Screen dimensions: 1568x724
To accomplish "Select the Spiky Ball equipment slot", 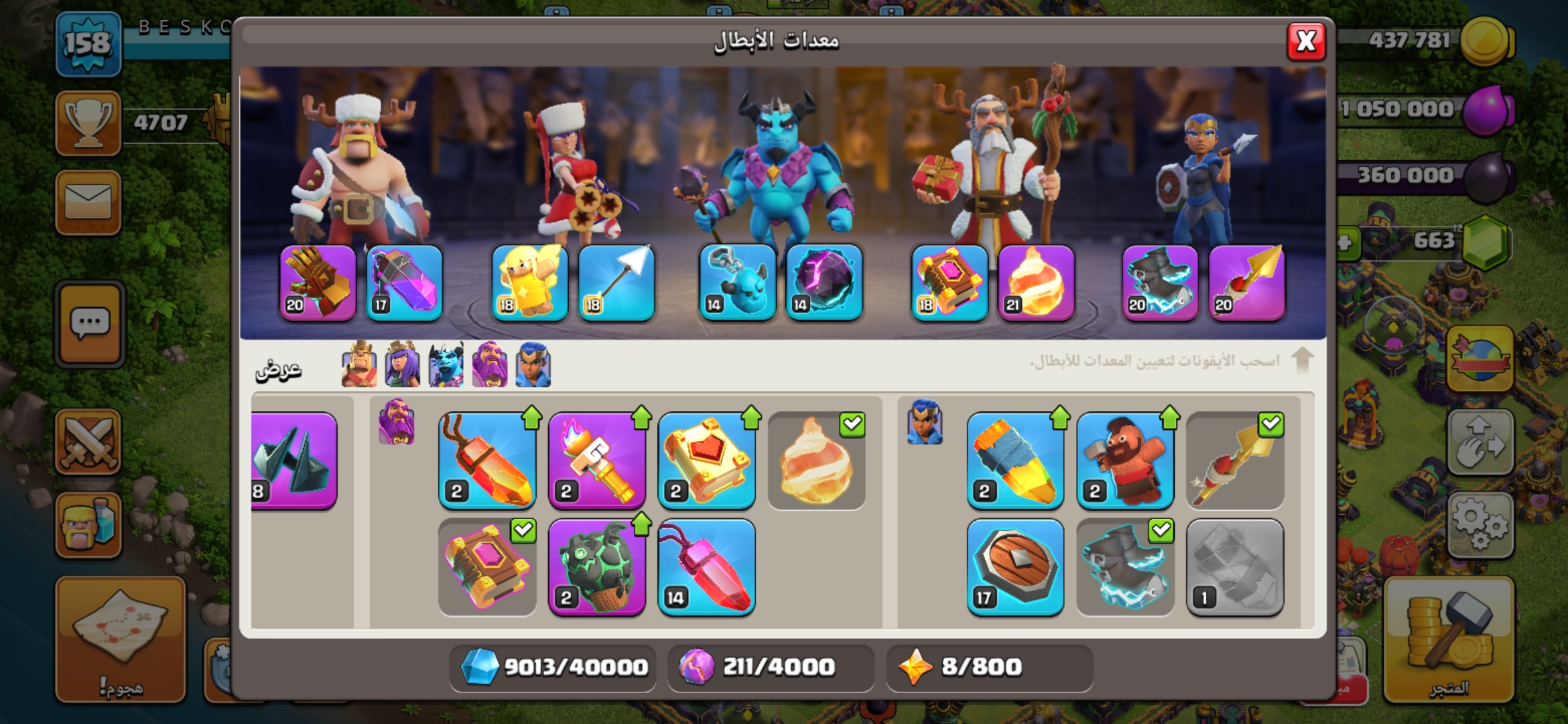I will pos(293,461).
